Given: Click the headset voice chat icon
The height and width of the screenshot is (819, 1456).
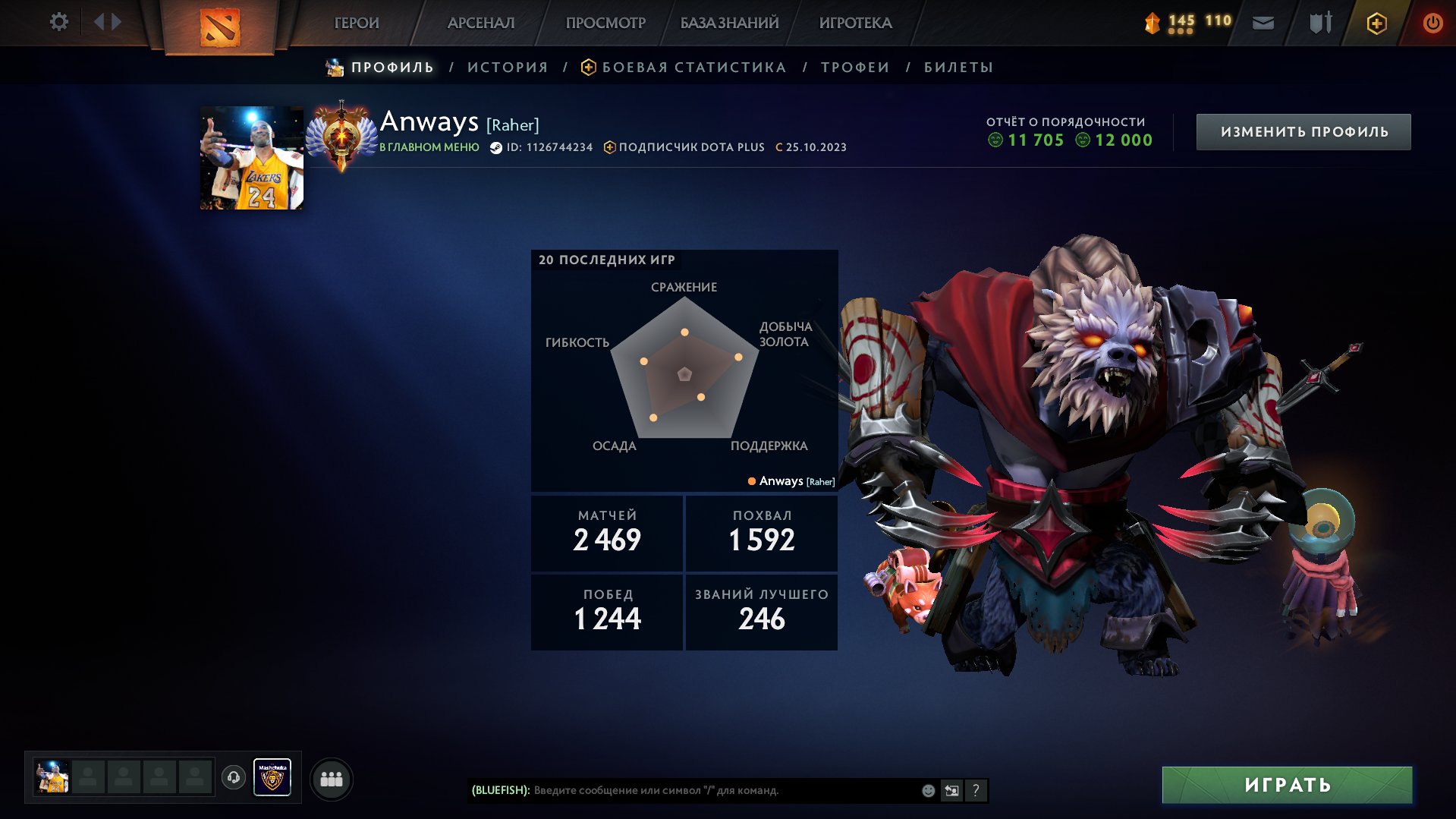Looking at the screenshot, I should [234, 777].
